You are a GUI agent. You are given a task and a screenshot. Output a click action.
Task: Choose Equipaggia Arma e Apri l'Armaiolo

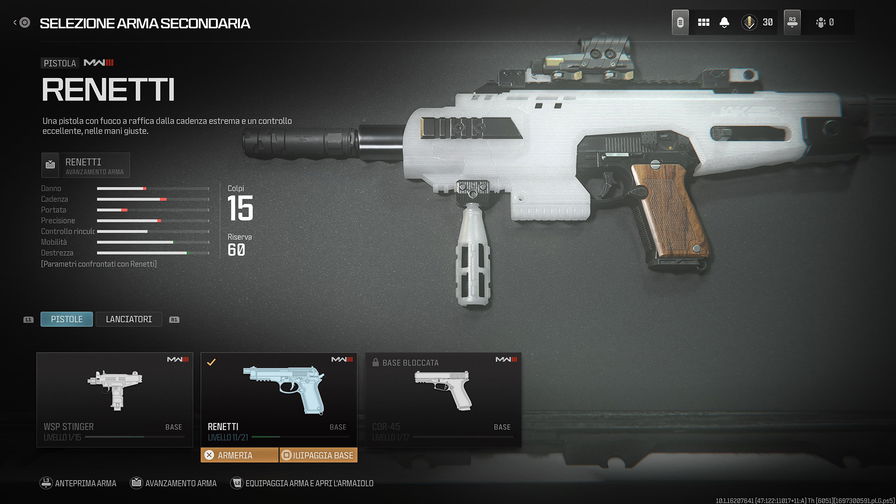pyautogui.click(x=302, y=483)
